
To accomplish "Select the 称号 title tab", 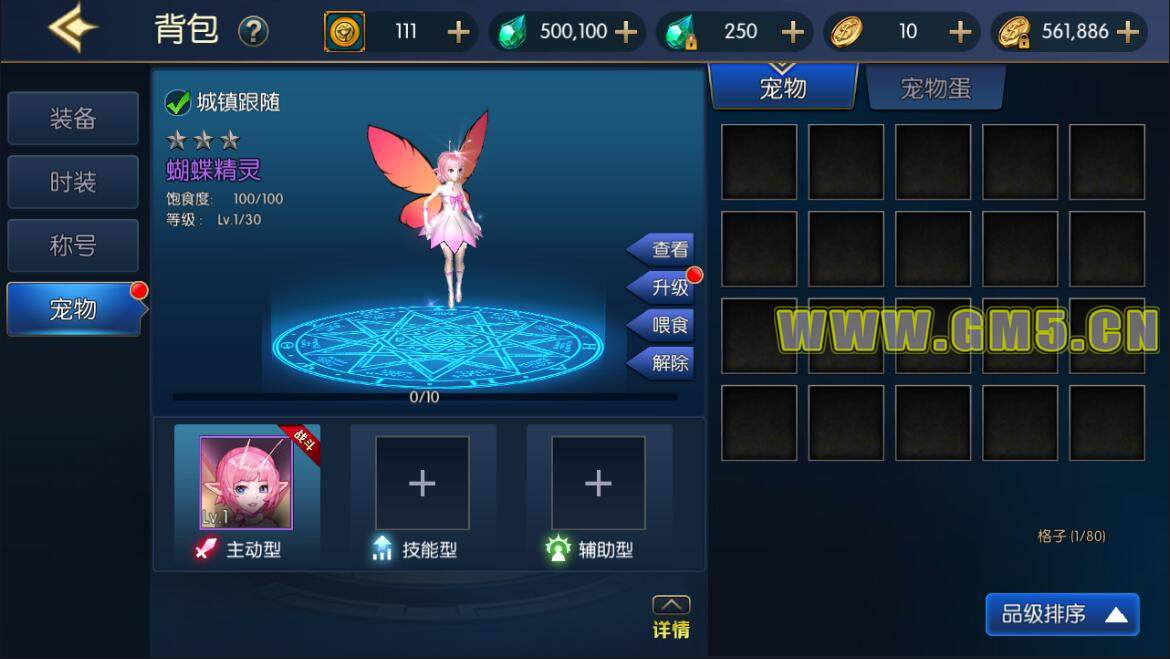I will click(73, 246).
